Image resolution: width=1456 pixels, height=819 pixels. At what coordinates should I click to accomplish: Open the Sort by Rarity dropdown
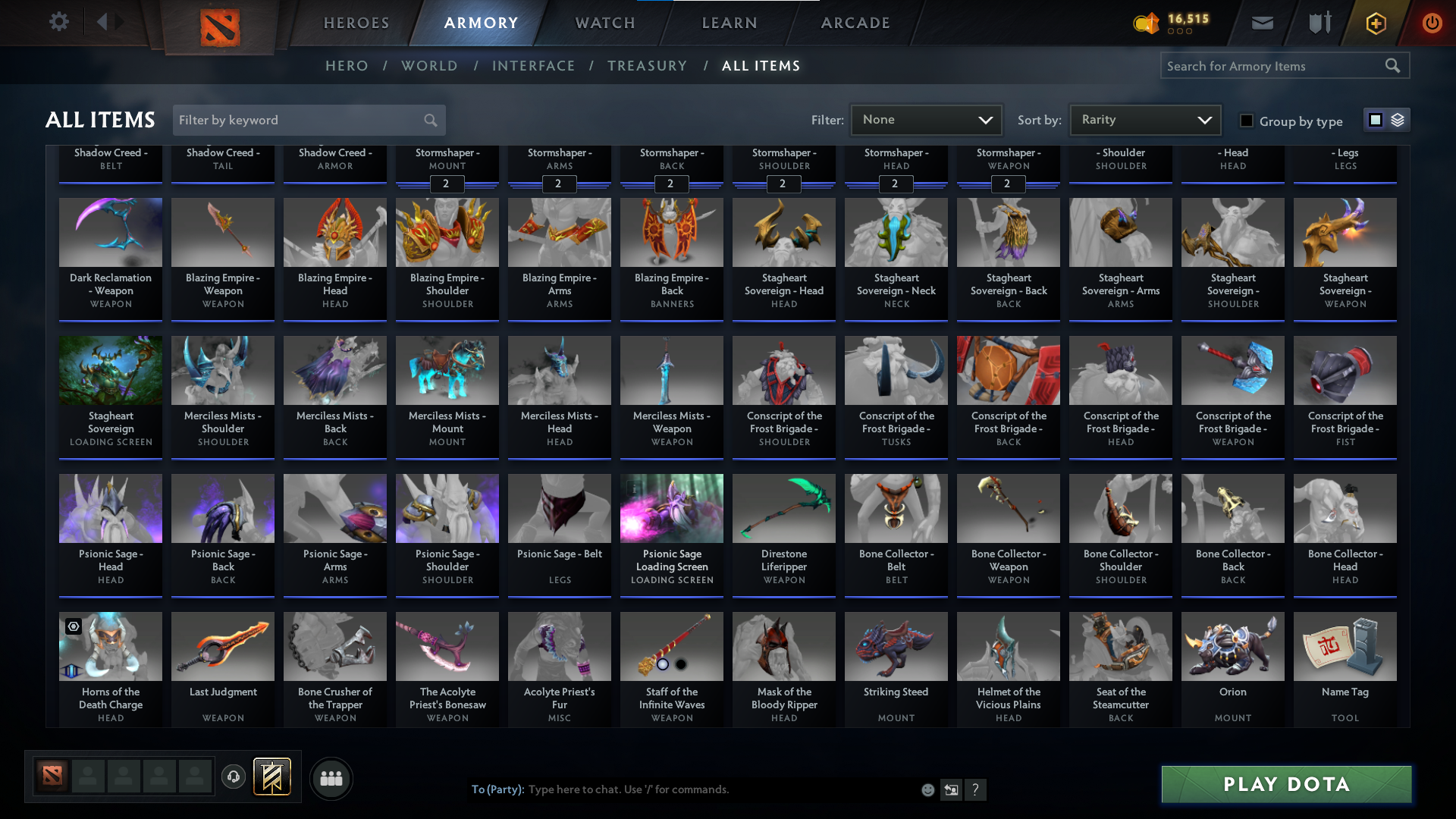tap(1144, 119)
